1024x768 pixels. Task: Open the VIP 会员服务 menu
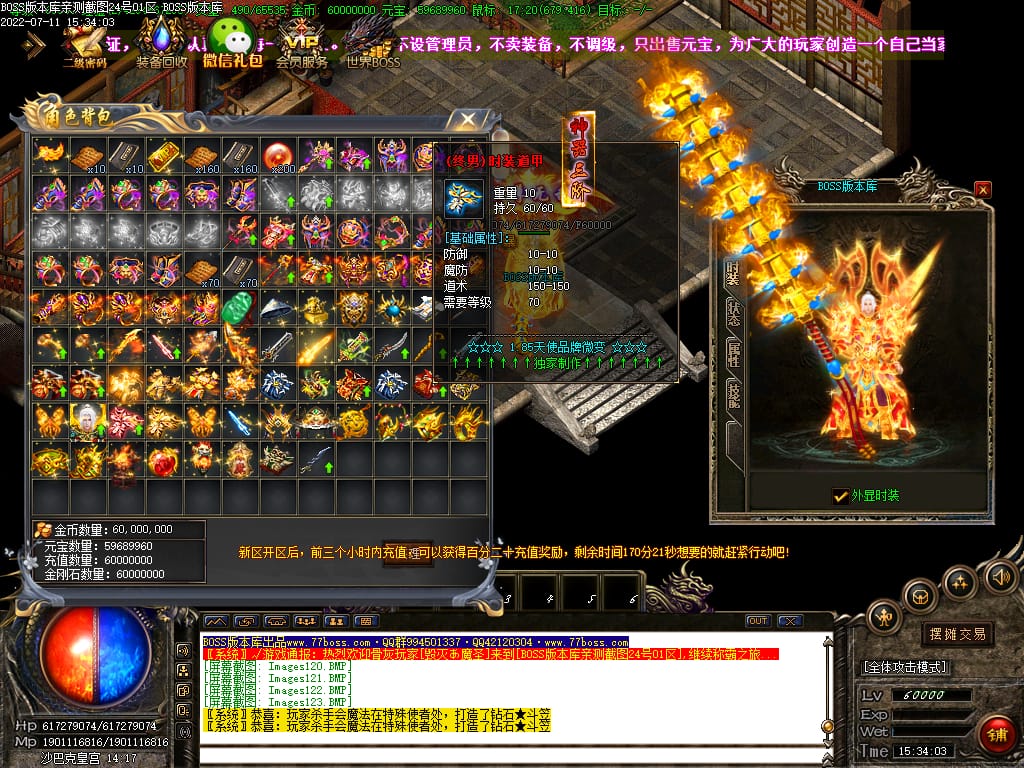tap(302, 44)
